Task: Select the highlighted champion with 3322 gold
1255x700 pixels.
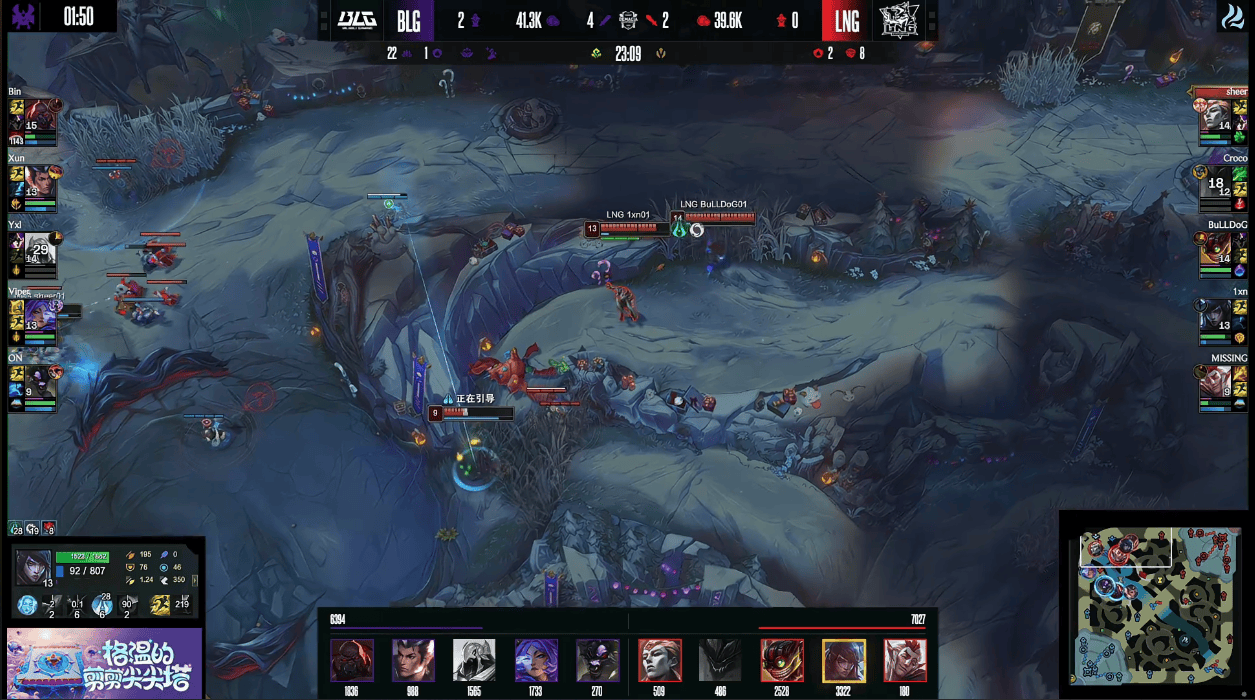Action: pos(844,660)
